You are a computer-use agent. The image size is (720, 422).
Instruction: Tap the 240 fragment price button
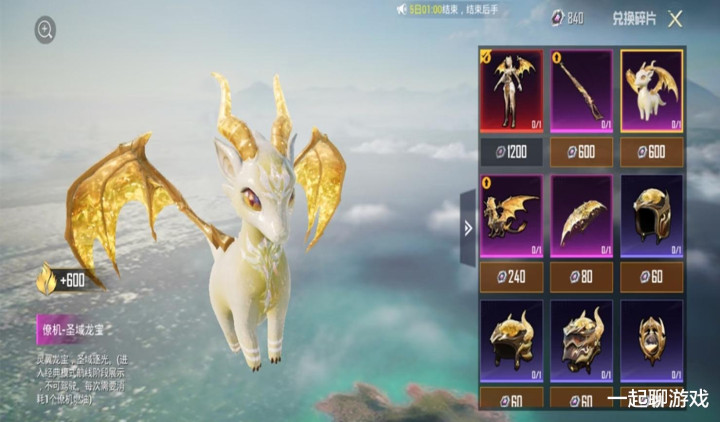[x=511, y=277]
